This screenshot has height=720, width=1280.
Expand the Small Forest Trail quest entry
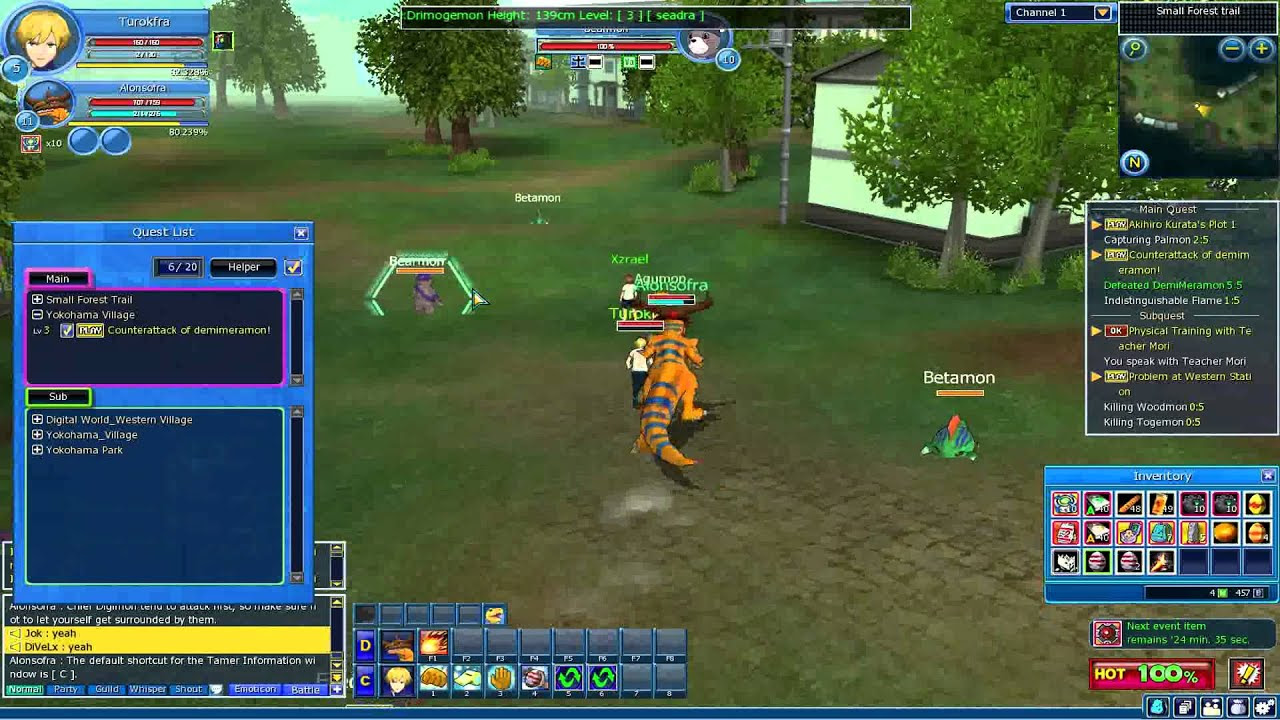36,300
